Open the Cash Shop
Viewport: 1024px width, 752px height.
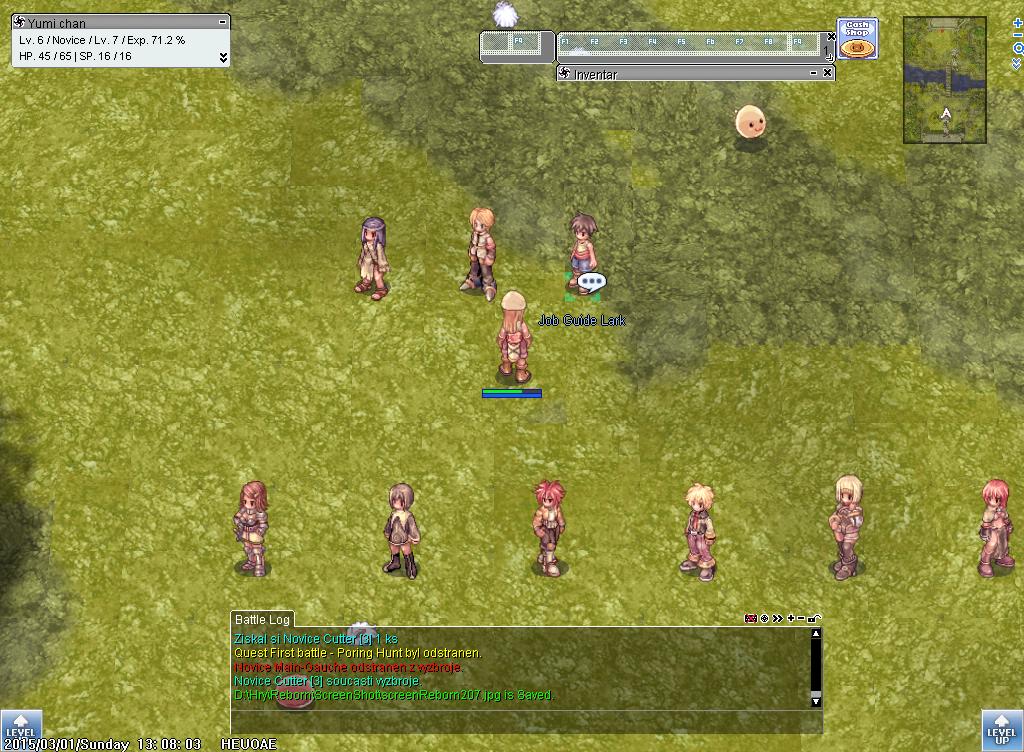(856, 39)
